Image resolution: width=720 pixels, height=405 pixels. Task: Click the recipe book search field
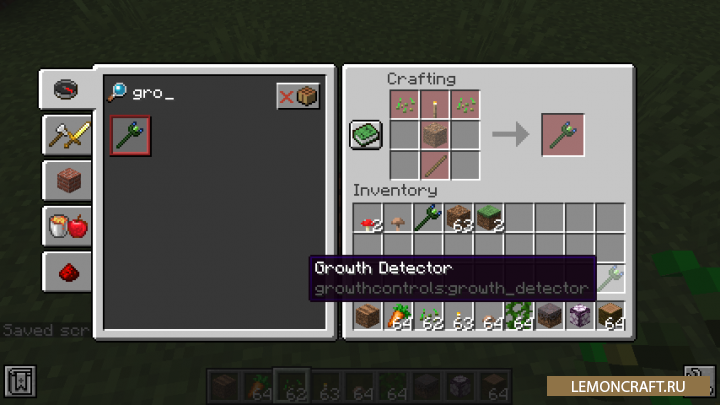click(x=190, y=94)
